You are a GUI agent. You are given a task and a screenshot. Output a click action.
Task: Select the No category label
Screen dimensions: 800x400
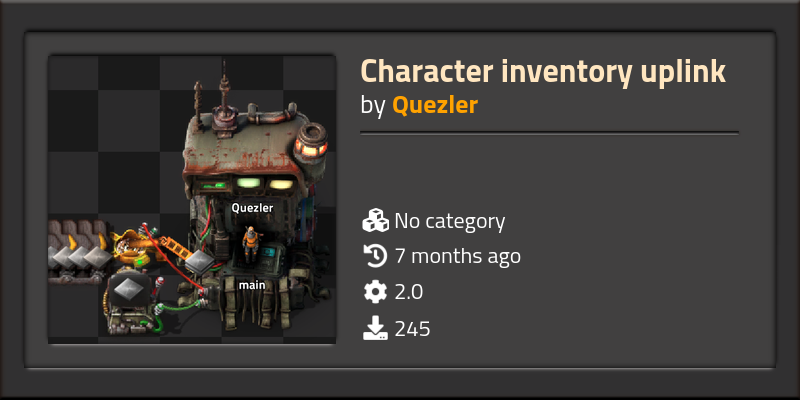449,221
